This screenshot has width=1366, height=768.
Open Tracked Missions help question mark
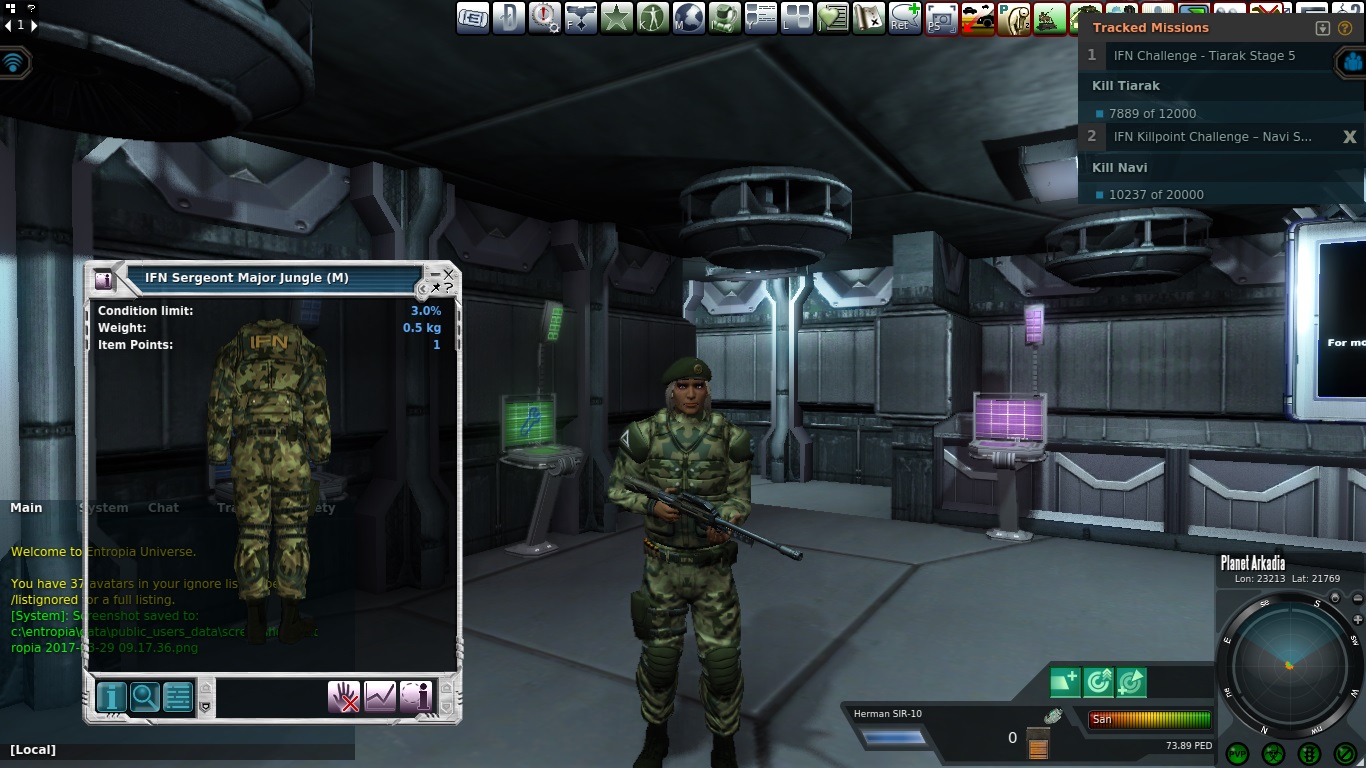(x=1345, y=28)
